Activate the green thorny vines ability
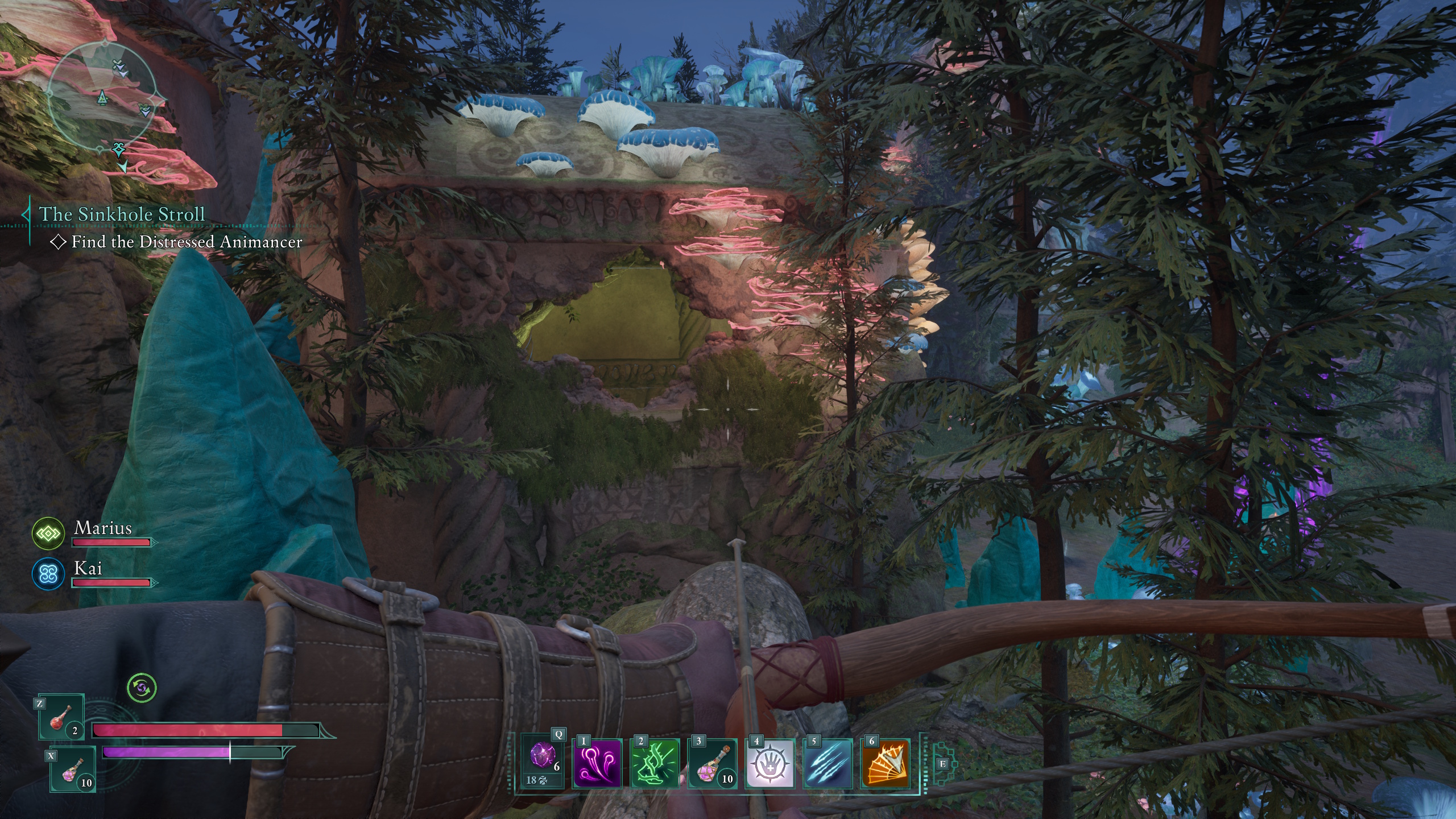This screenshot has height=819, width=1456. coord(655,763)
